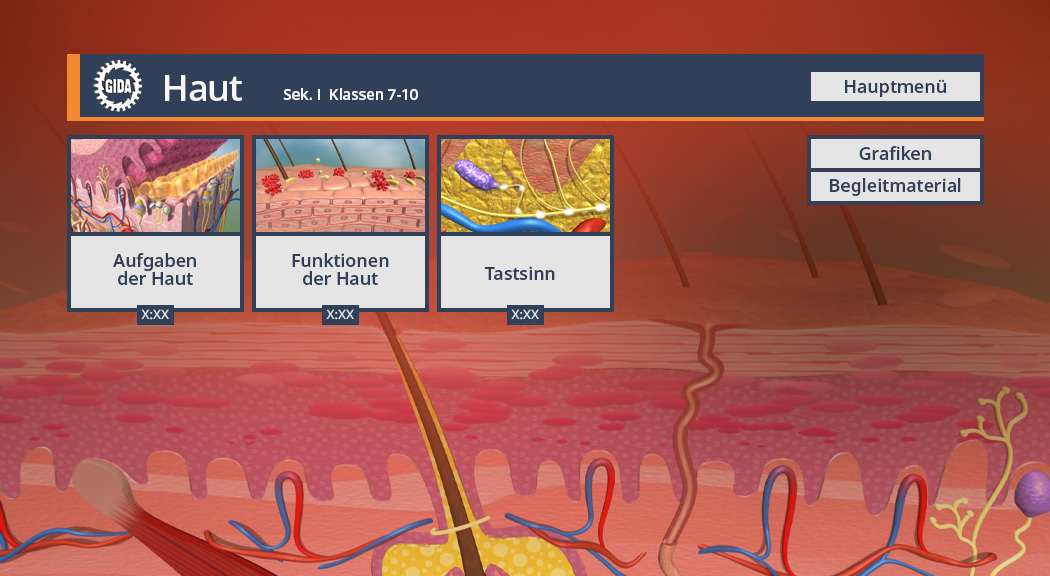Select the Aufgaben der Haut chapter

(155, 224)
